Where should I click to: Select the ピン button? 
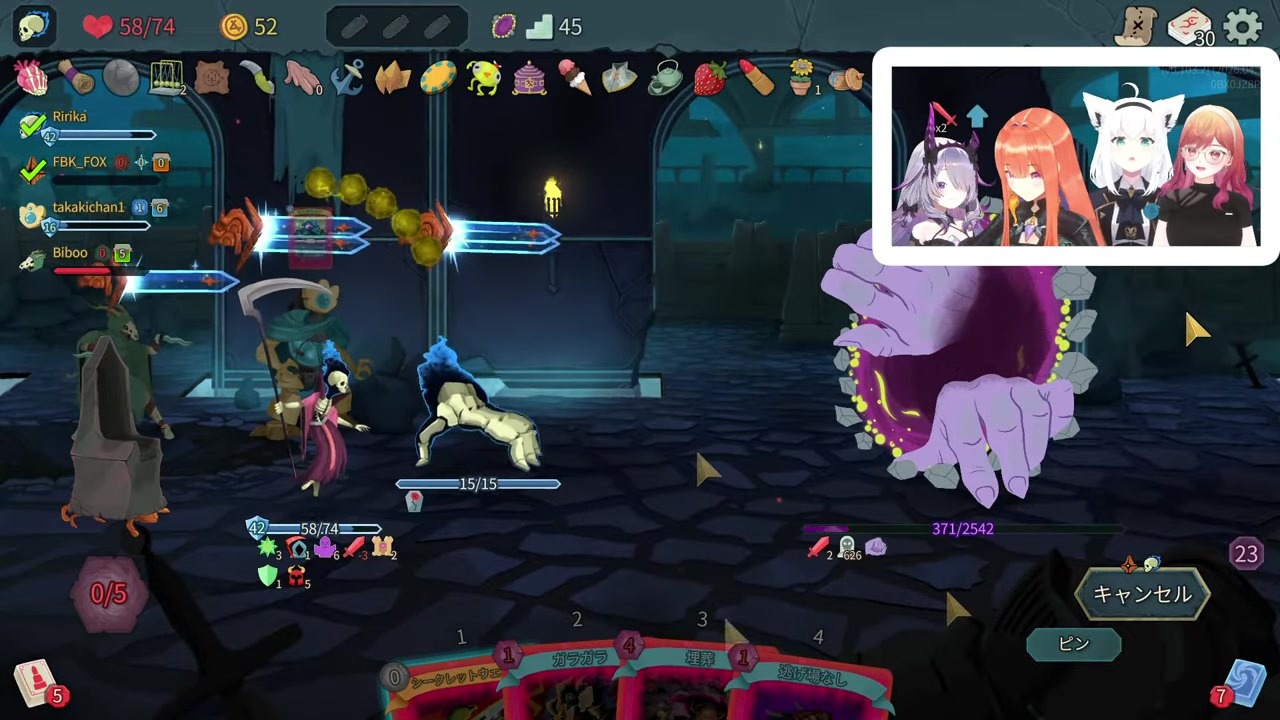(1073, 644)
